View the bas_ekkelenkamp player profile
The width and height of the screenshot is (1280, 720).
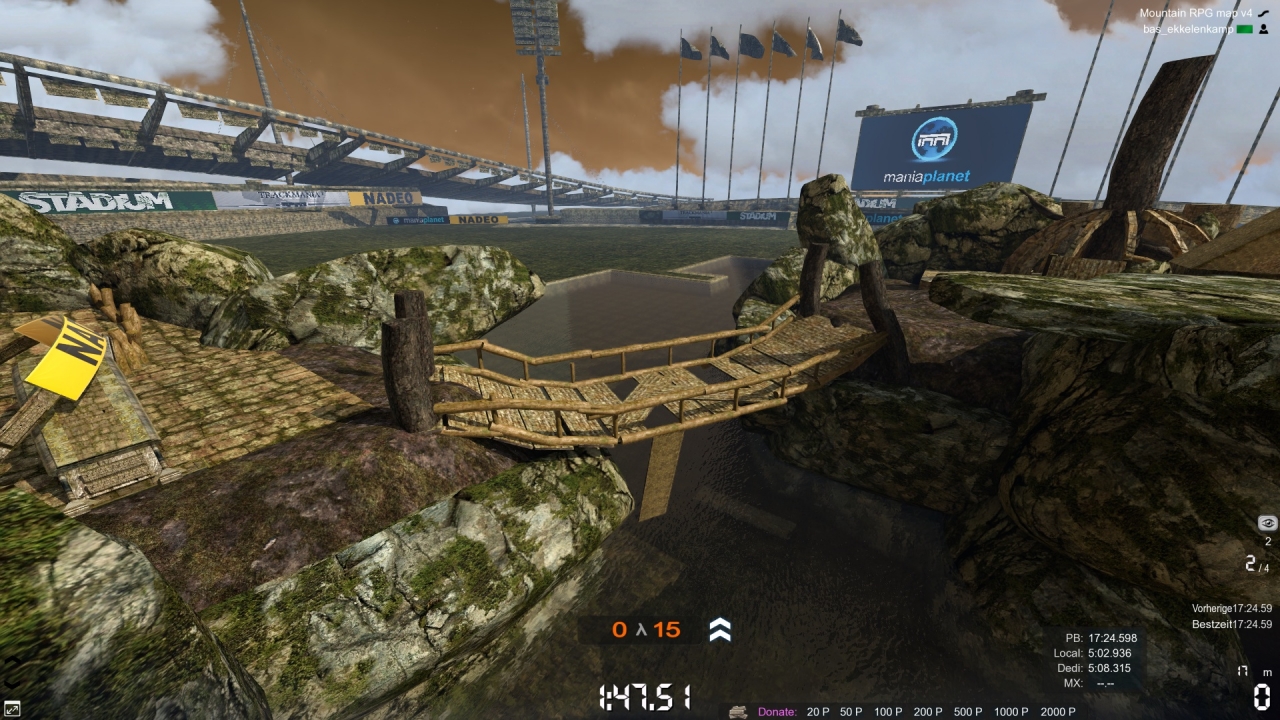(1187, 29)
